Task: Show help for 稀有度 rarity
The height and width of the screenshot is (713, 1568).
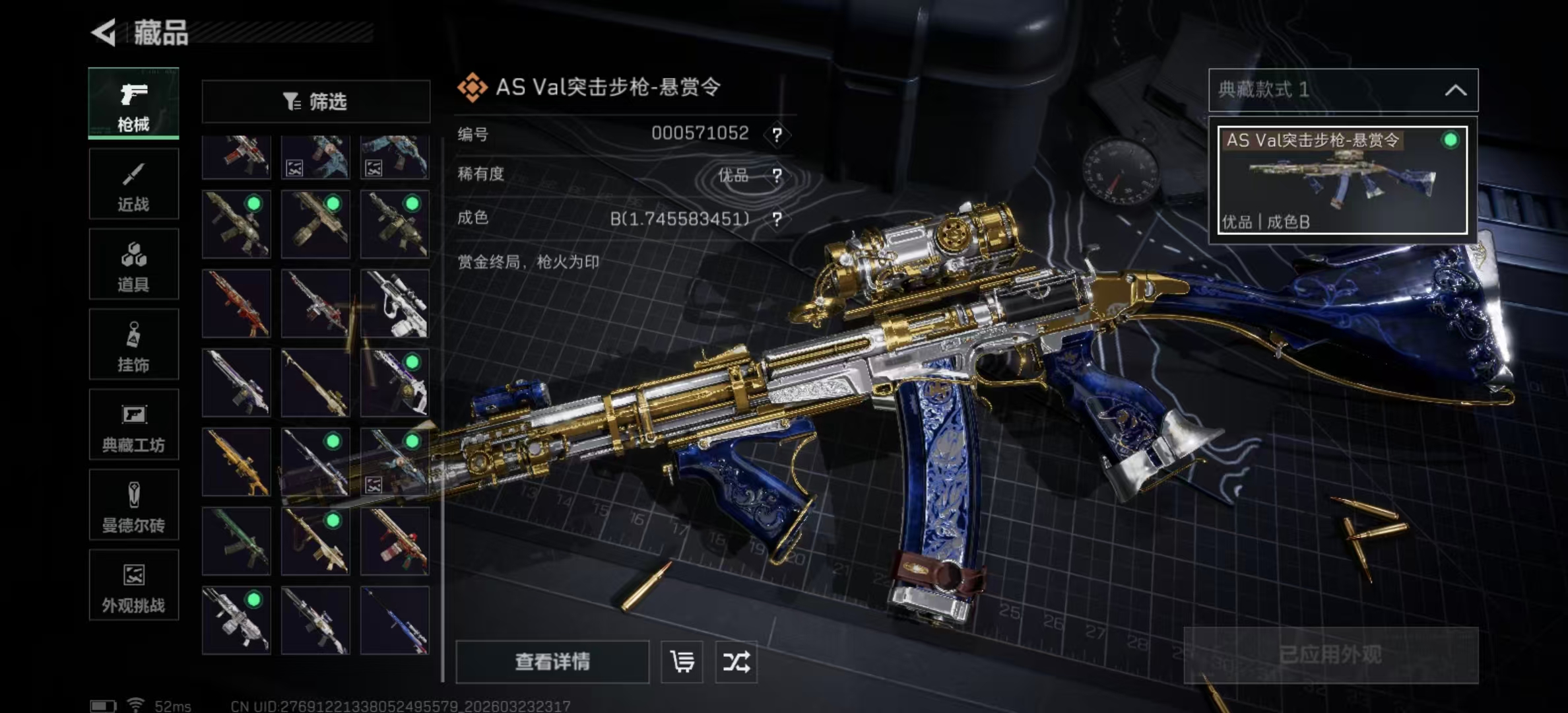Action: tap(777, 176)
